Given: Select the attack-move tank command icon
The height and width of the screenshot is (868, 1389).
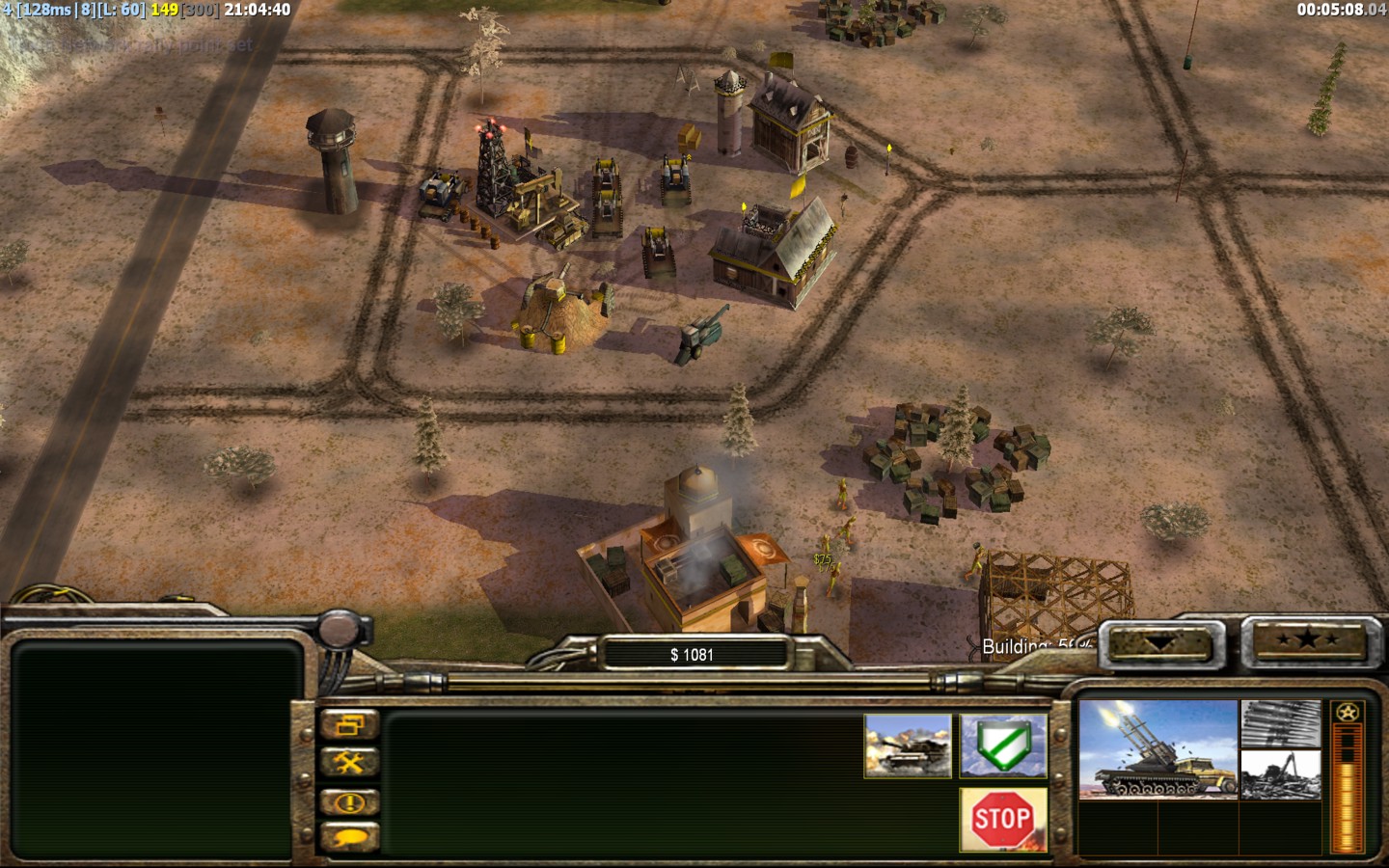Looking at the screenshot, I should tap(908, 746).
